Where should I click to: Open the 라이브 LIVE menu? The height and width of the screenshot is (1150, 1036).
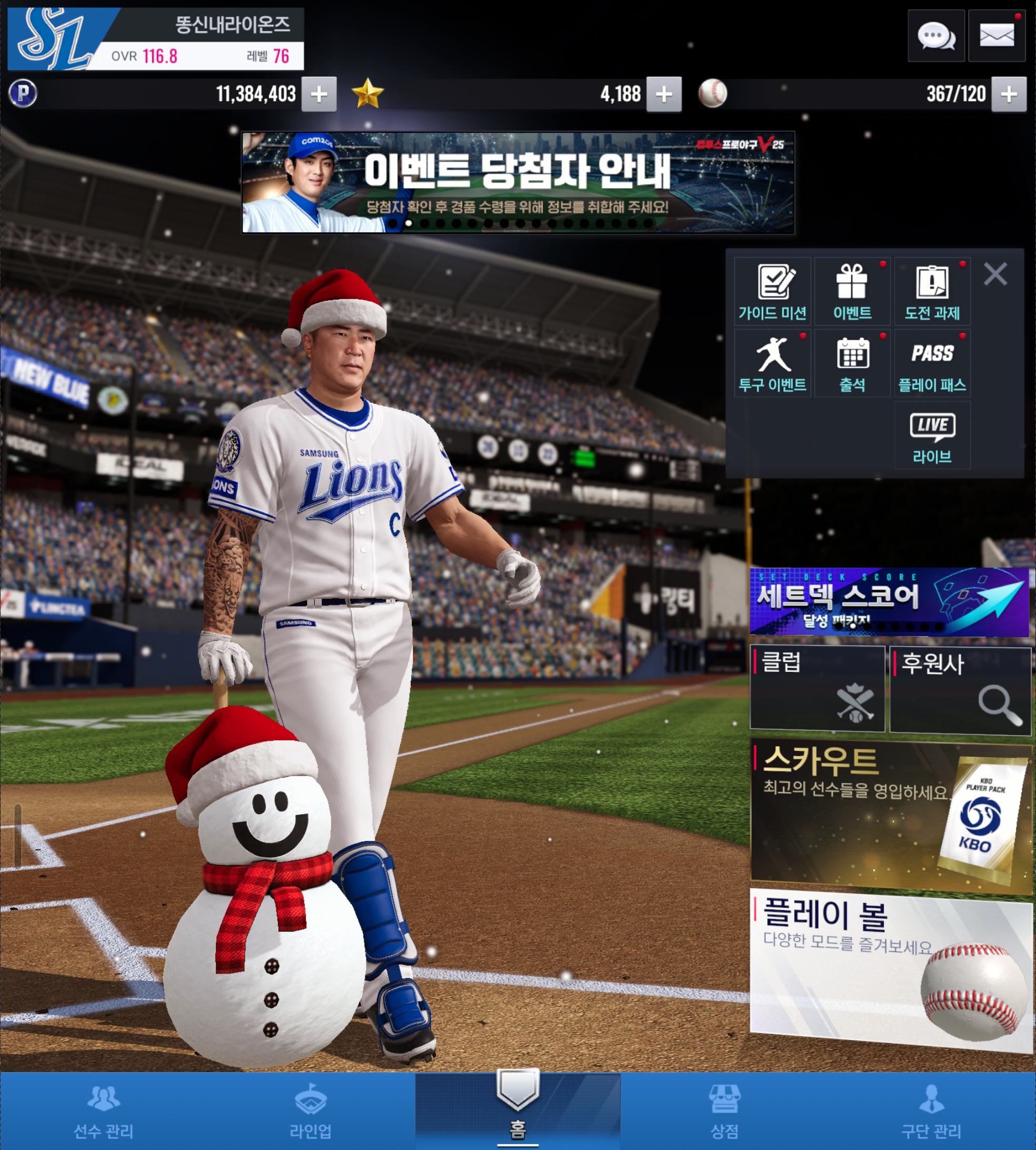pyautogui.click(x=932, y=435)
